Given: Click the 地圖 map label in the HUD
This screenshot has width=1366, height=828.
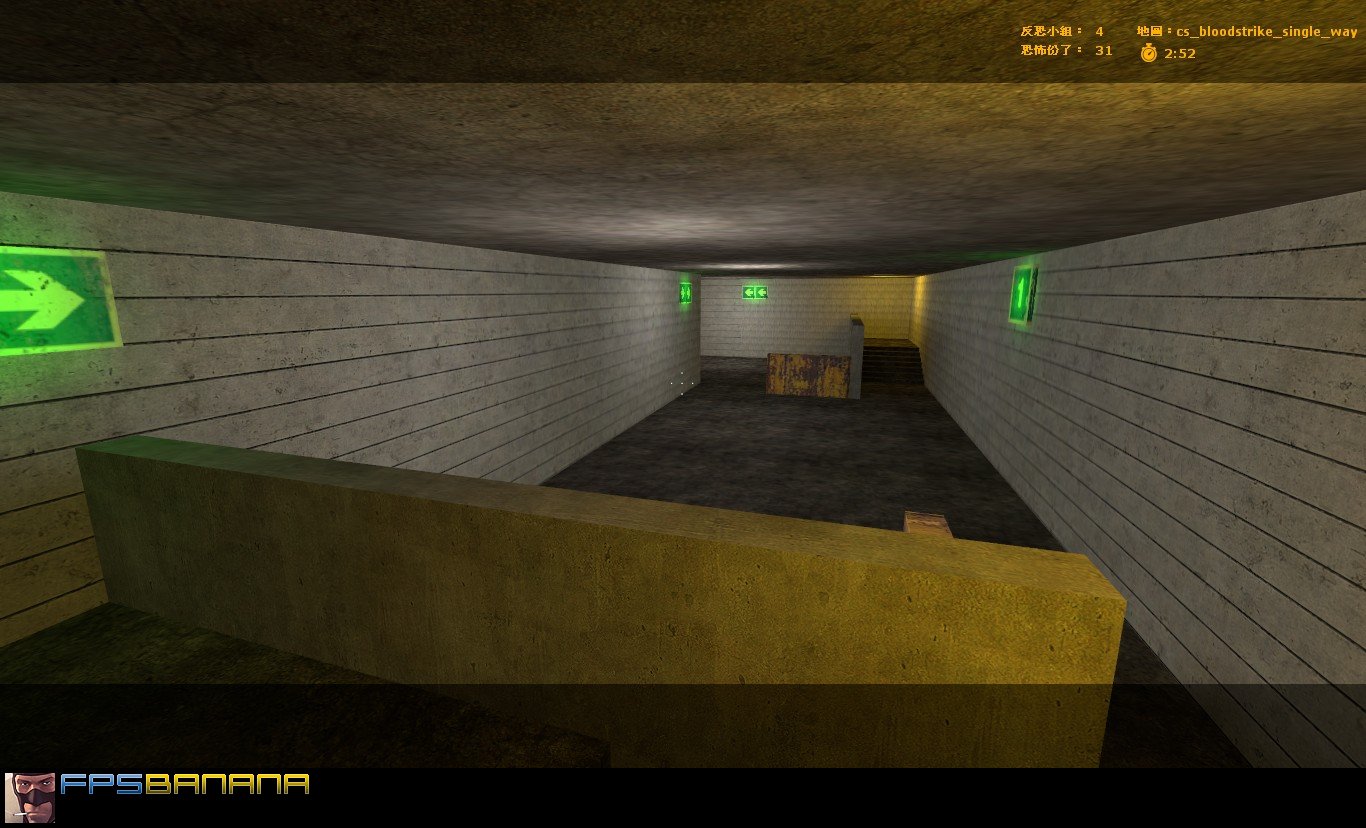Looking at the screenshot, I should pyautogui.click(x=1148, y=31).
